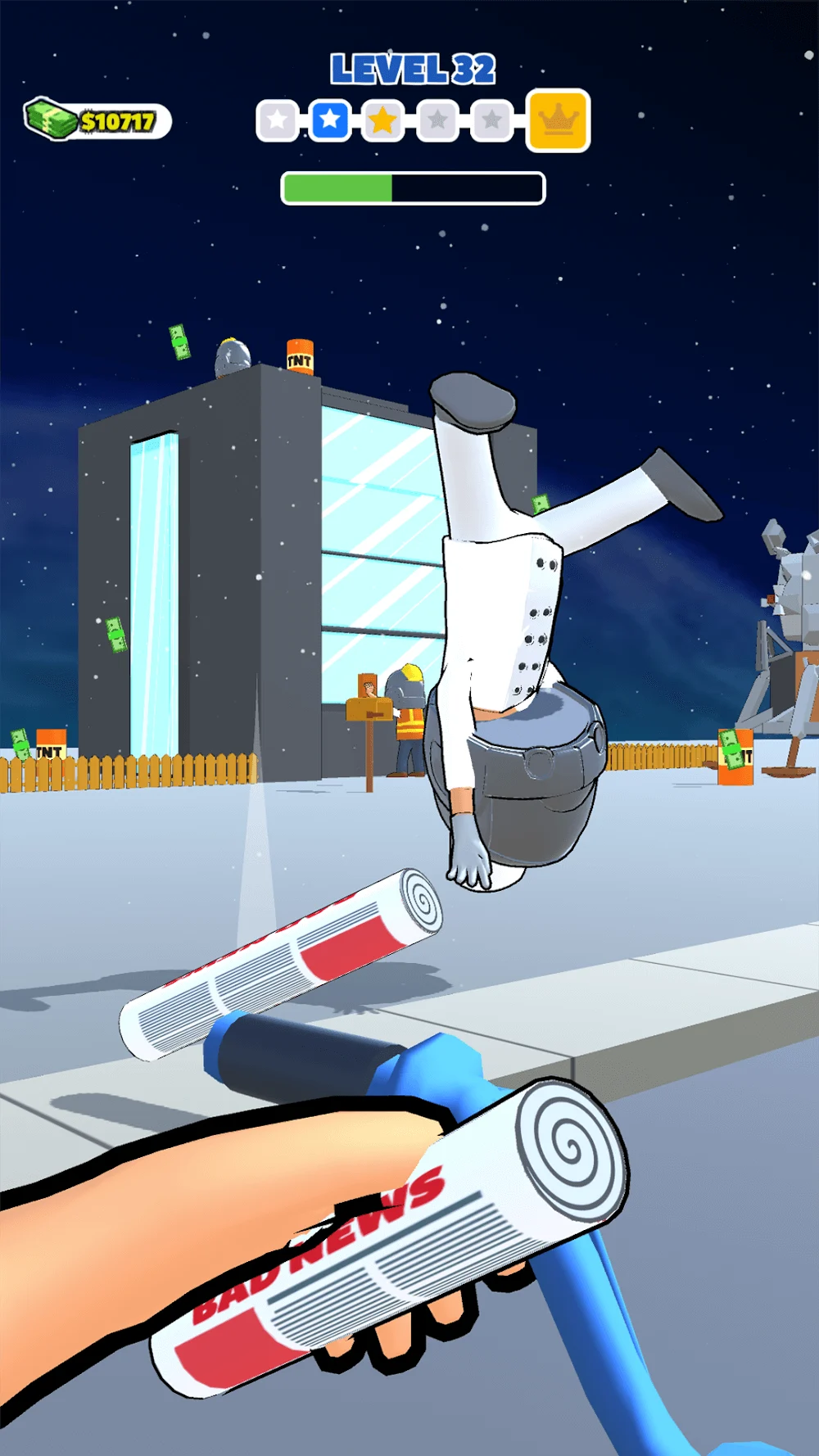Select the gold crown final stage tile
This screenshot has width=819, height=1456.
[x=558, y=120]
